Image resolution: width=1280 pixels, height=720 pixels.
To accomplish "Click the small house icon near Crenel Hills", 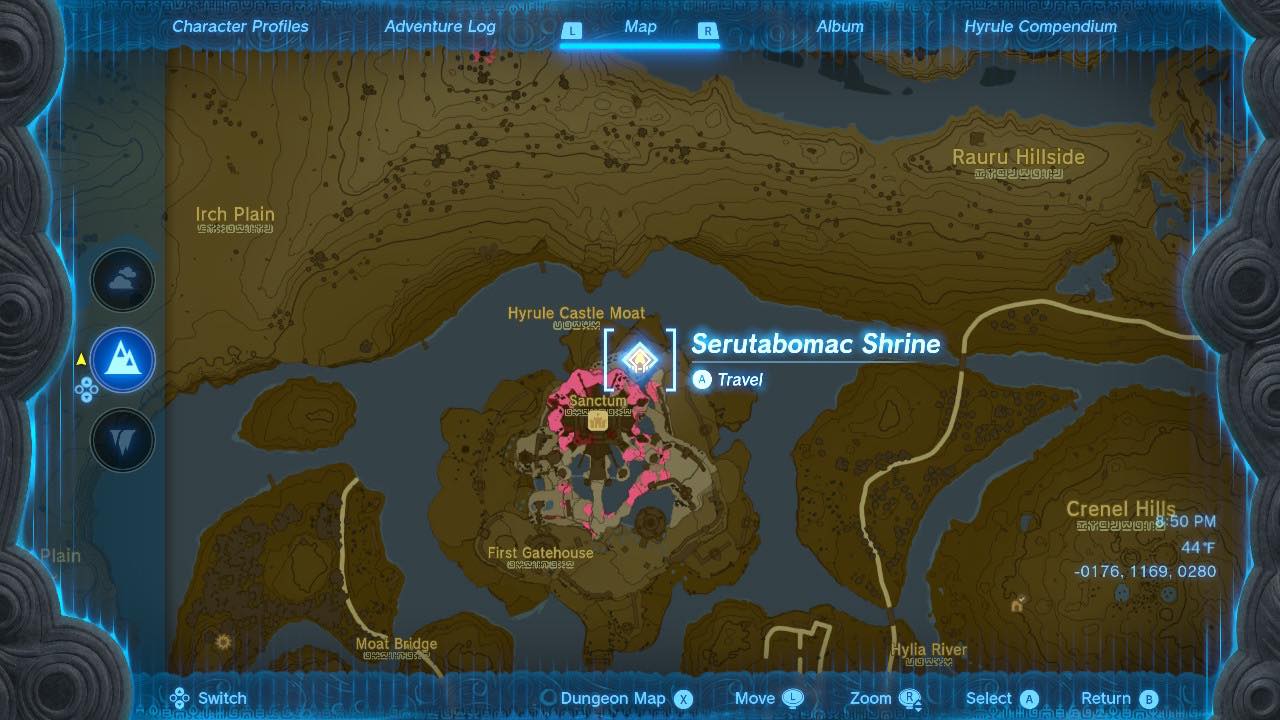I will (1016, 606).
